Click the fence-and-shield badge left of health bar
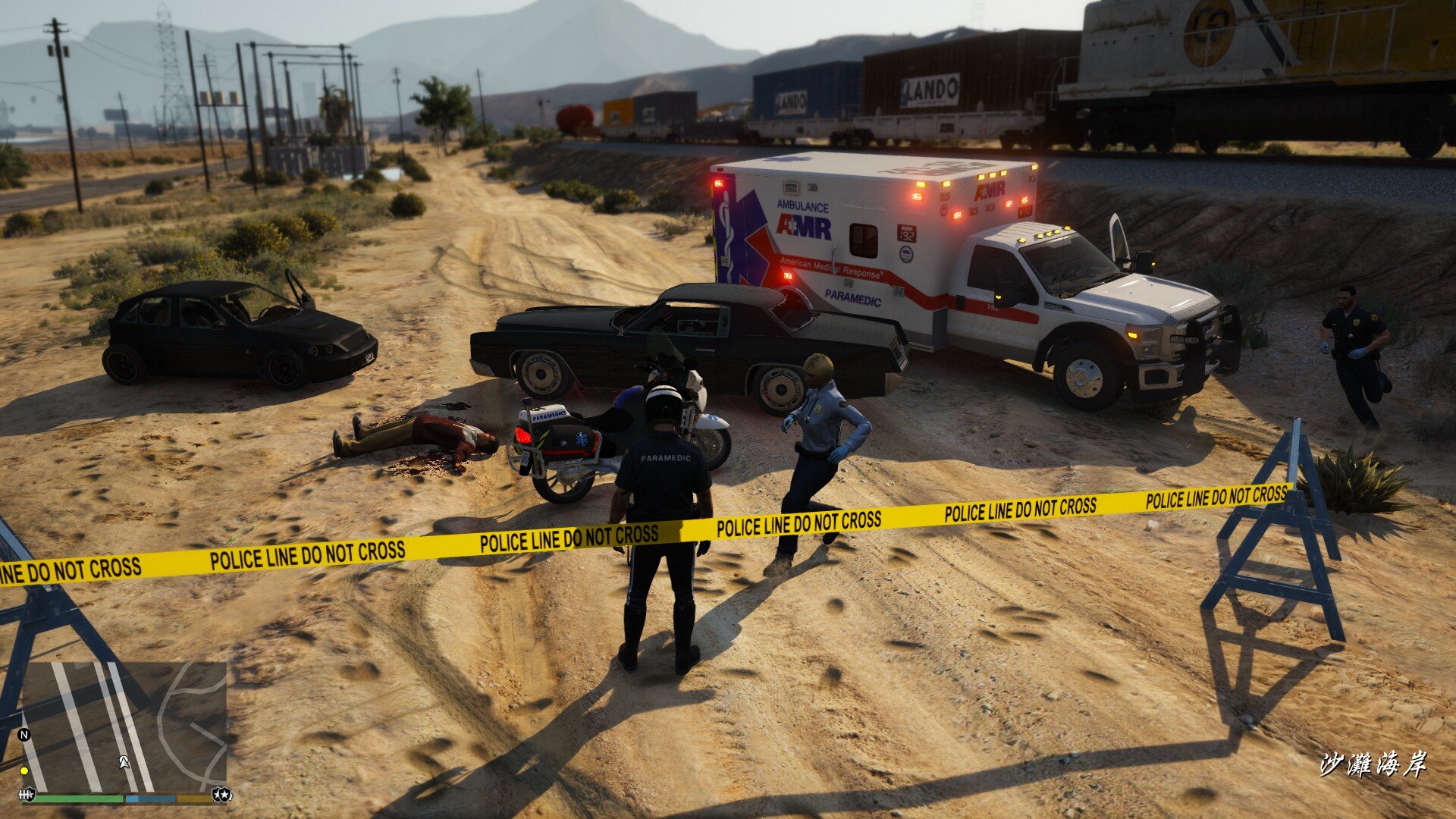Image resolution: width=1456 pixels, height=819 pixels. pyautogui.click(x=28, y=795)
